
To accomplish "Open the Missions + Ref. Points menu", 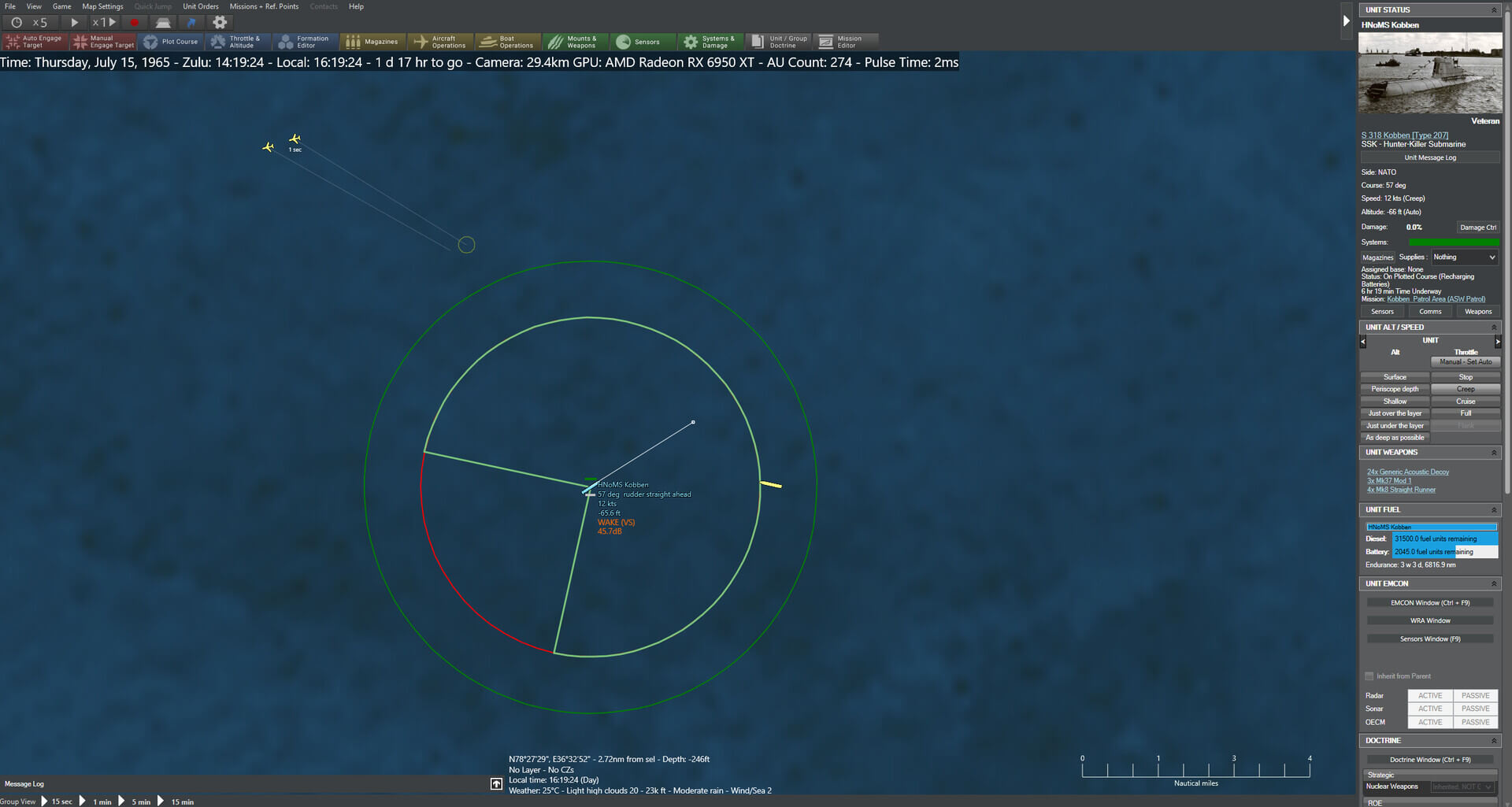I will click(x=264, y=6).
